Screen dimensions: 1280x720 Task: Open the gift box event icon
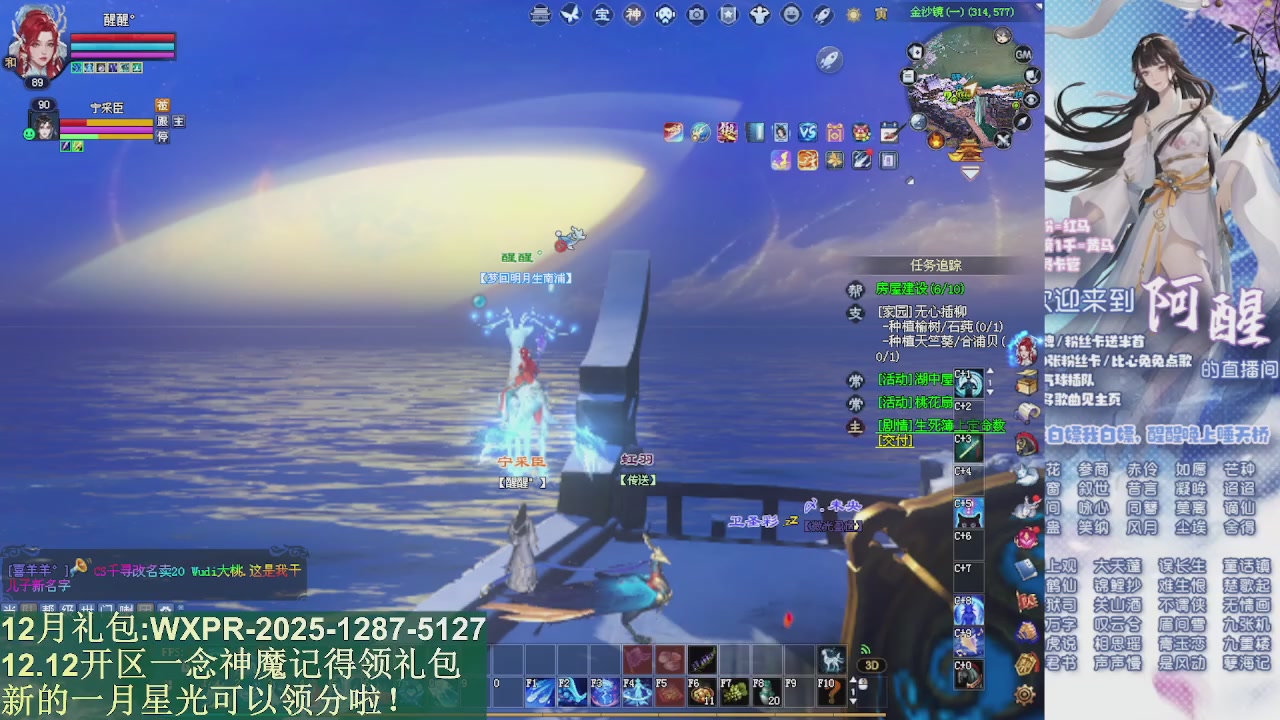point(834,133)
